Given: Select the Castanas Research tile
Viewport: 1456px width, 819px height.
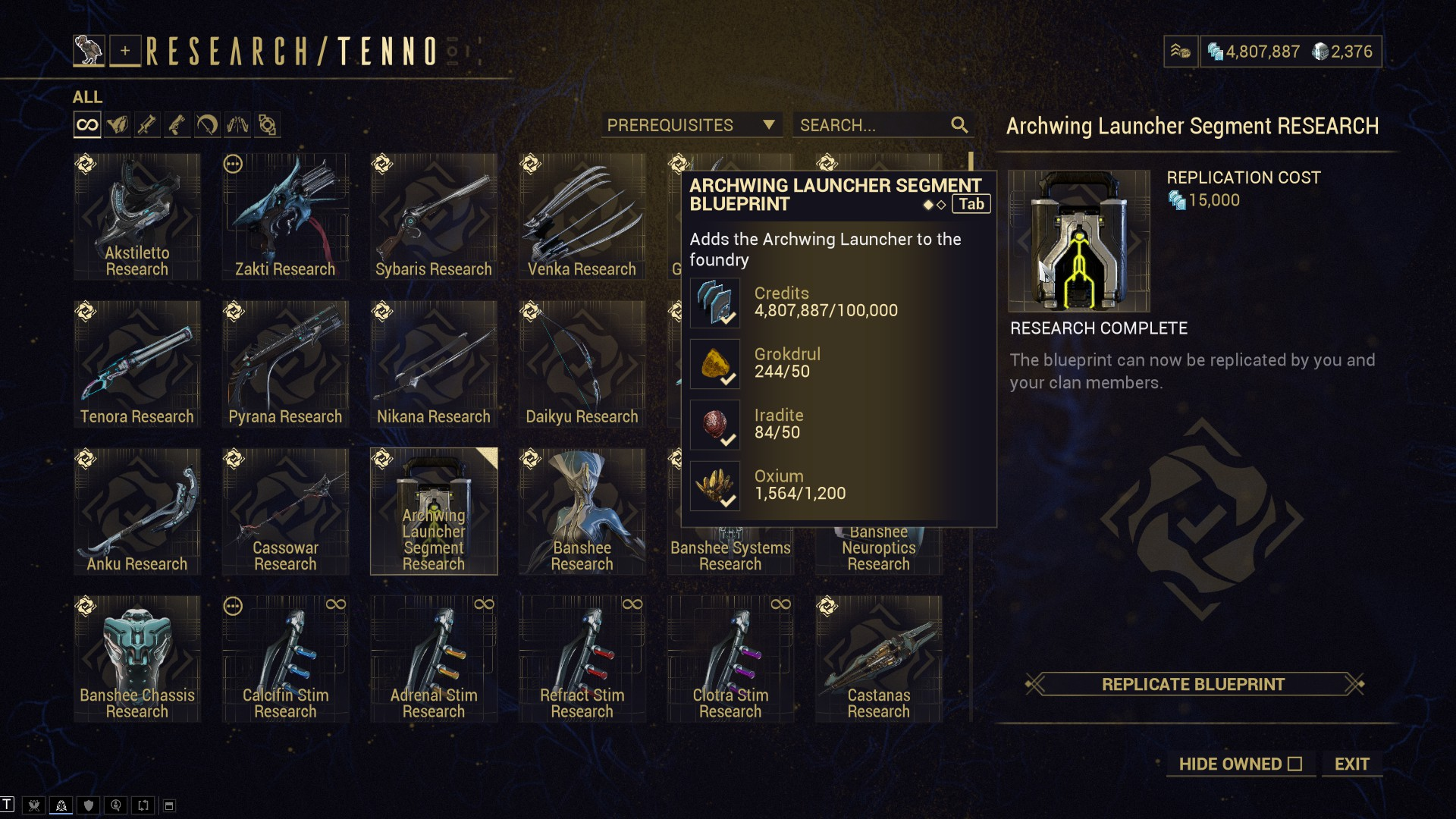Looking at the screenshot, I should tap(878, 658).
